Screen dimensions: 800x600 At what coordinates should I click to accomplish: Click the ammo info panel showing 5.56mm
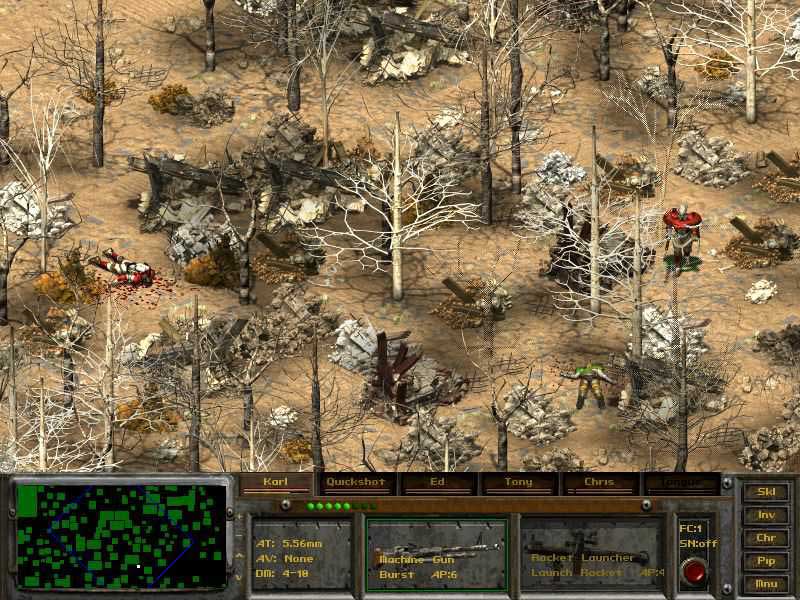point(300,553)
